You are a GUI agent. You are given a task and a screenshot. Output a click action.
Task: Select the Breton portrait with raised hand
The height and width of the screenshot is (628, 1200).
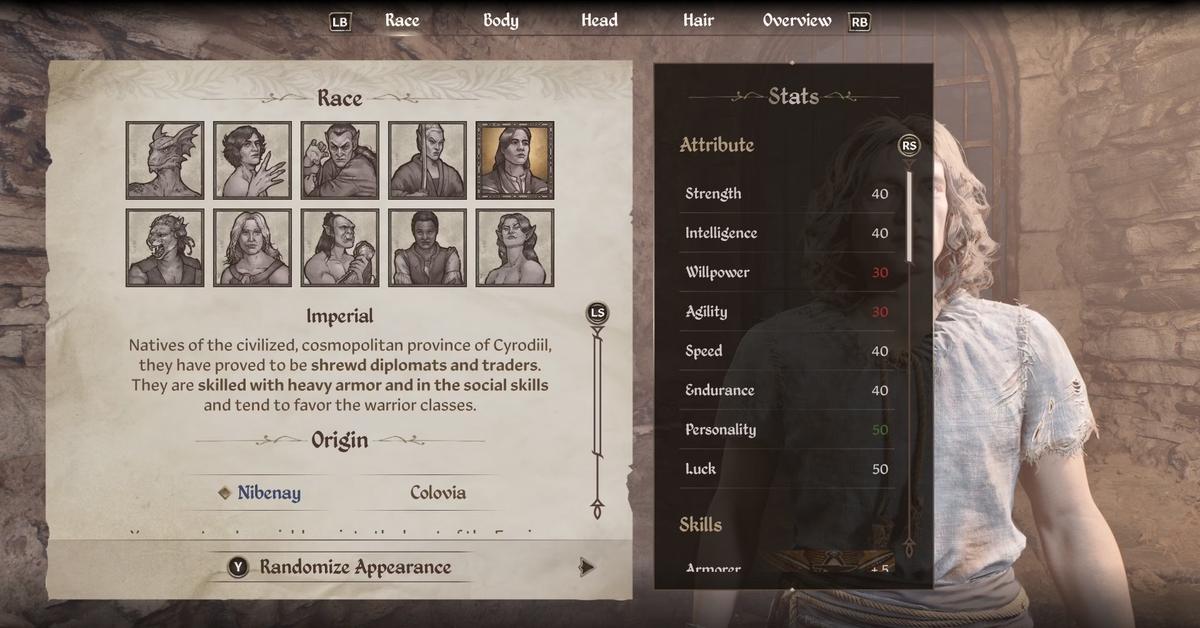252,160
